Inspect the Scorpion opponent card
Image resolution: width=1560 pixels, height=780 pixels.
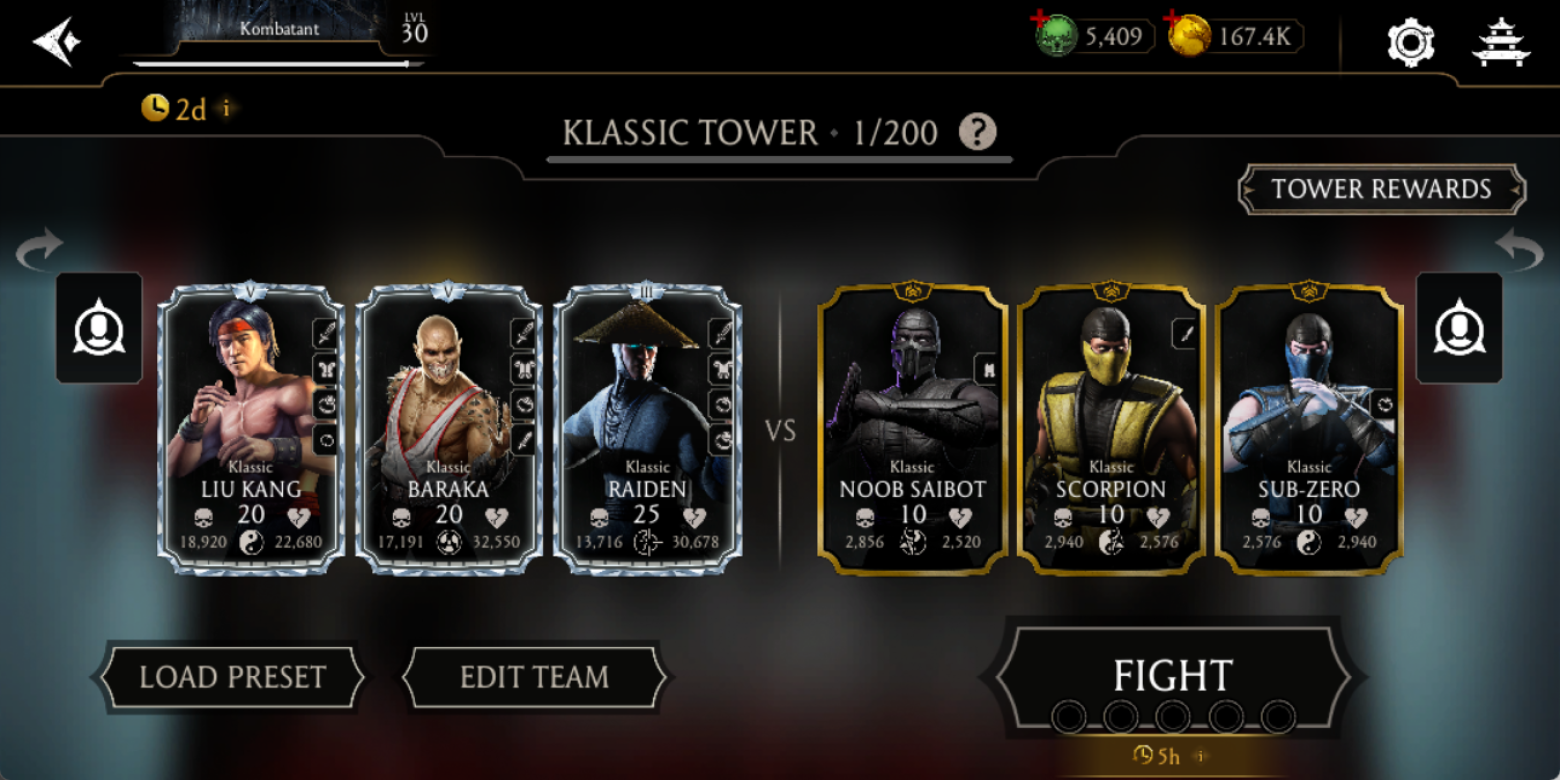pos(1110,429)
